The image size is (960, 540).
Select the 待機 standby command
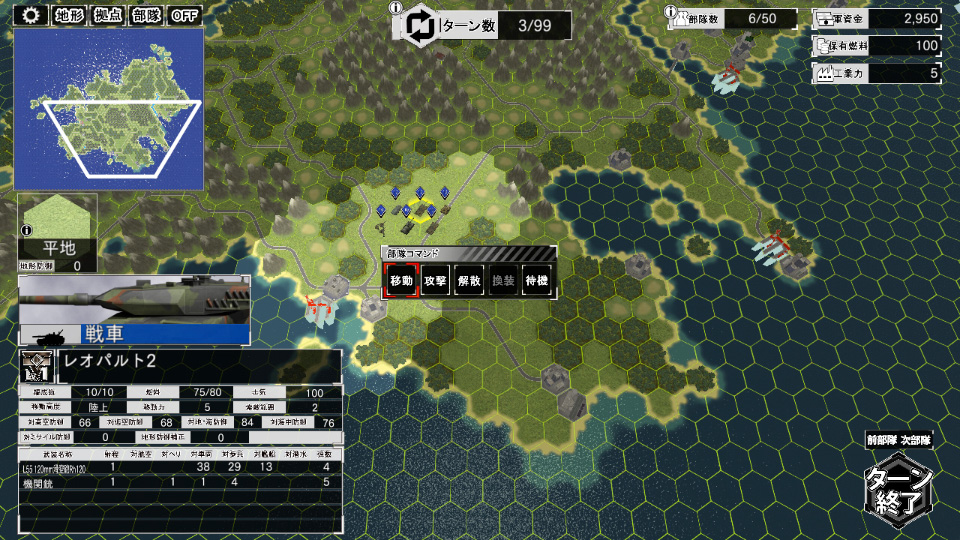(537, 281)
